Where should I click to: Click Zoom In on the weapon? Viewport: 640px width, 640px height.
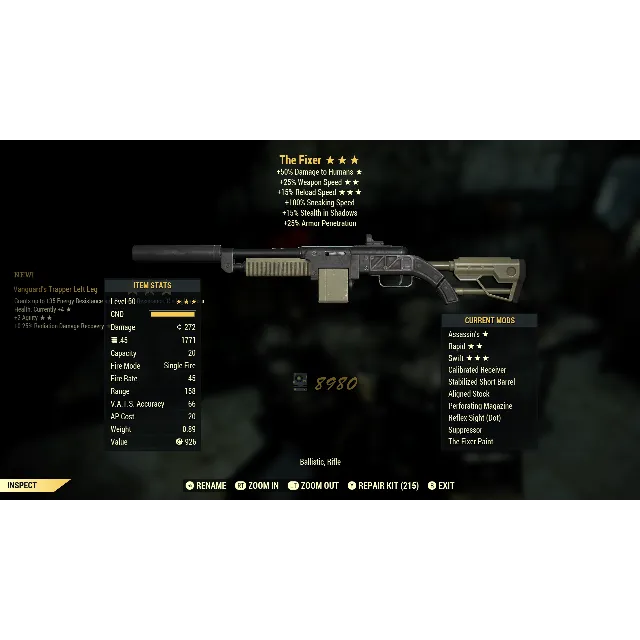[257, 486]
